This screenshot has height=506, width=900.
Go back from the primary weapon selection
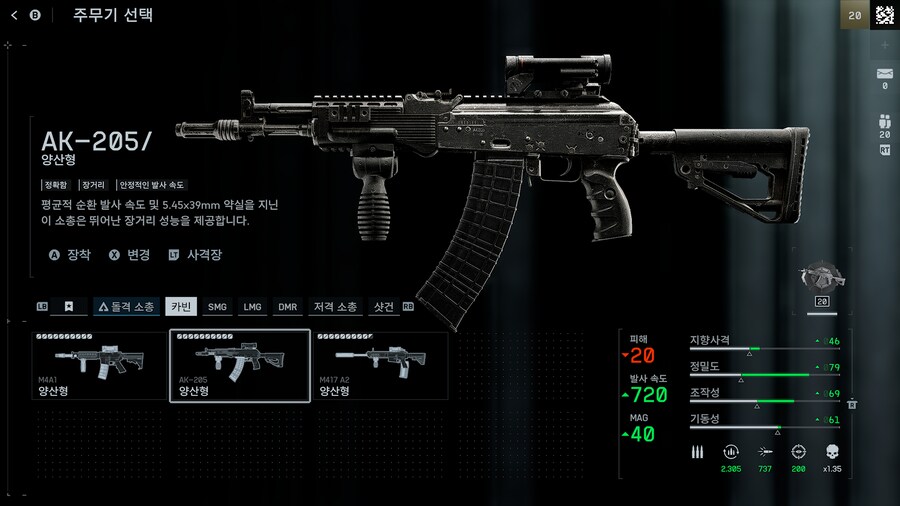pyautogui.click(x=14, y=15)
